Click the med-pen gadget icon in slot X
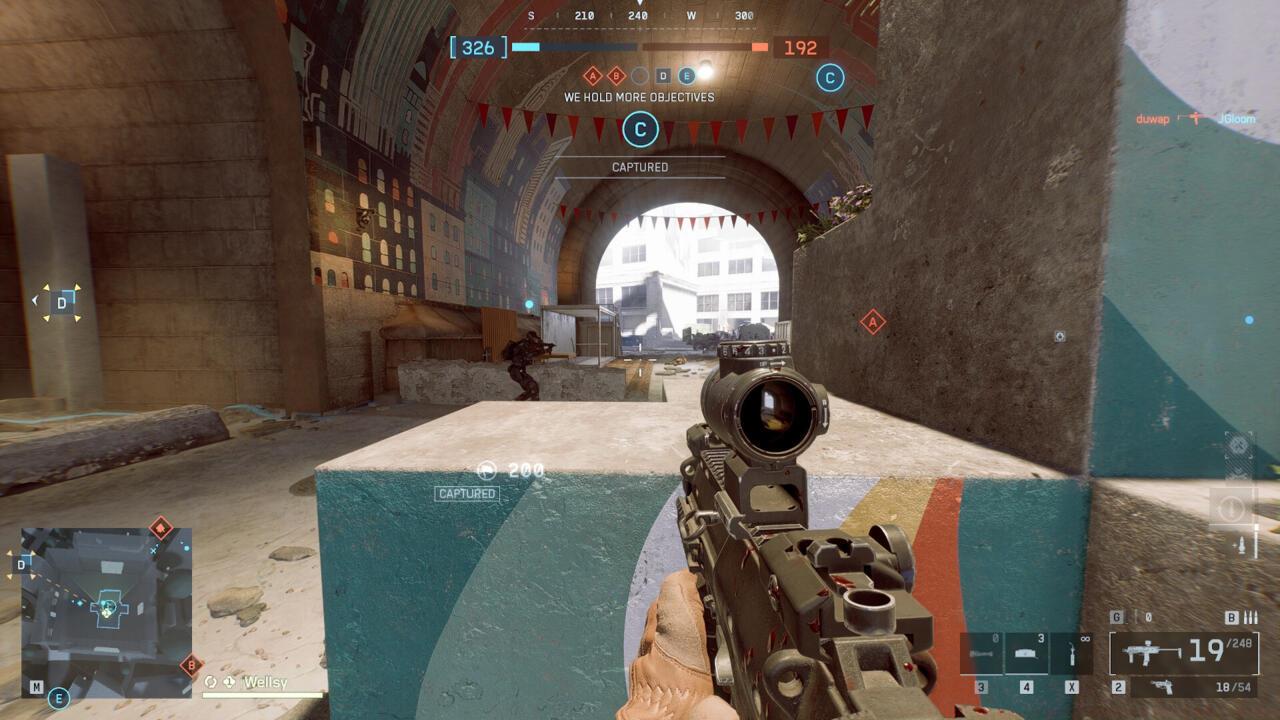 [1072, 652]
